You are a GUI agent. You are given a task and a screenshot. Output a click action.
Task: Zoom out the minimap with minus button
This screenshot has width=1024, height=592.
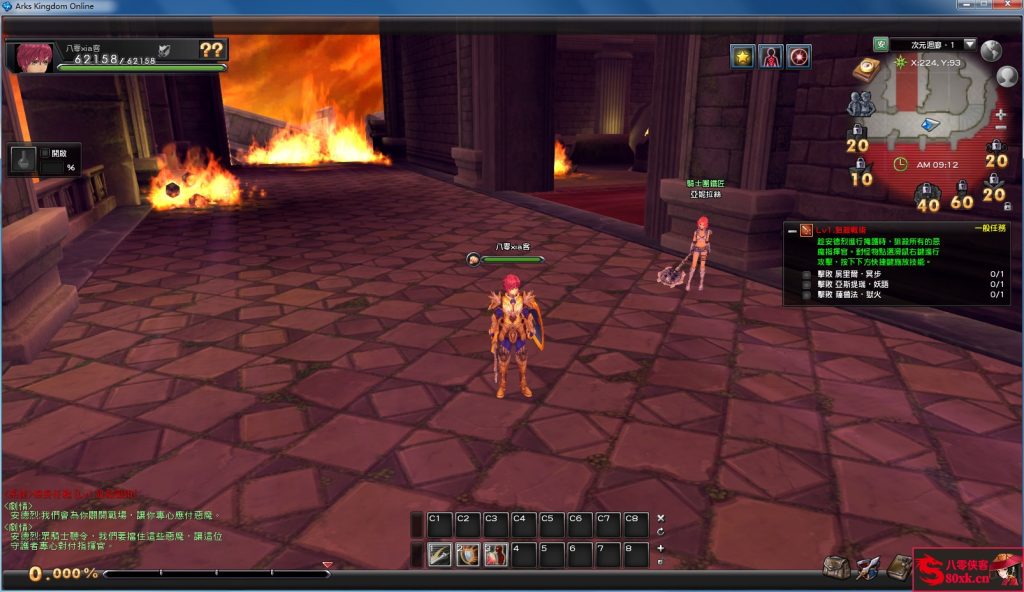coord(1001,128)
